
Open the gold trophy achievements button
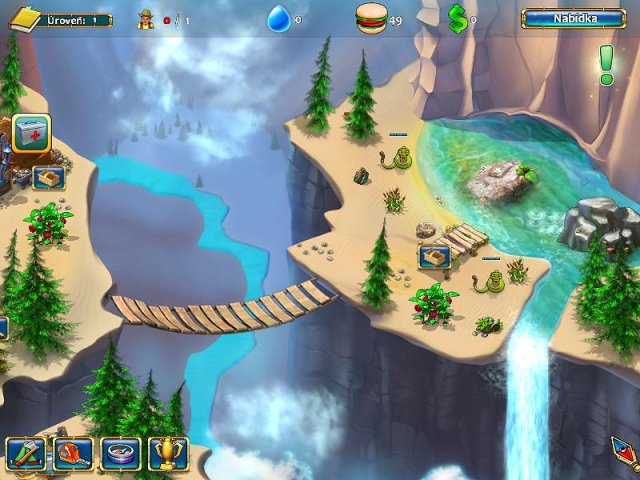tap(168, 454)
